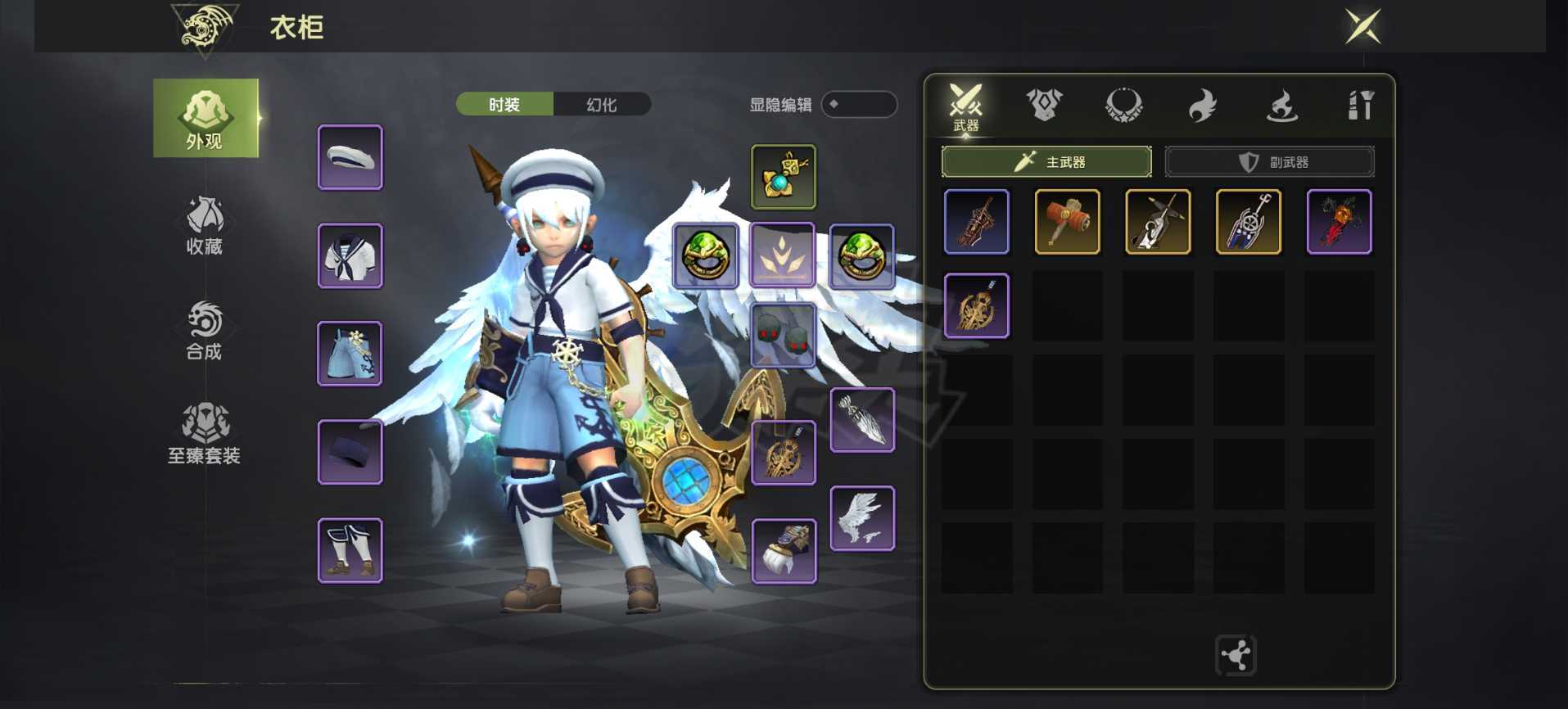Choose the orange hammer weapon skin
Image resolution: width=1568 pixels, height=709 pixels.
click(x=1067, y=222)
